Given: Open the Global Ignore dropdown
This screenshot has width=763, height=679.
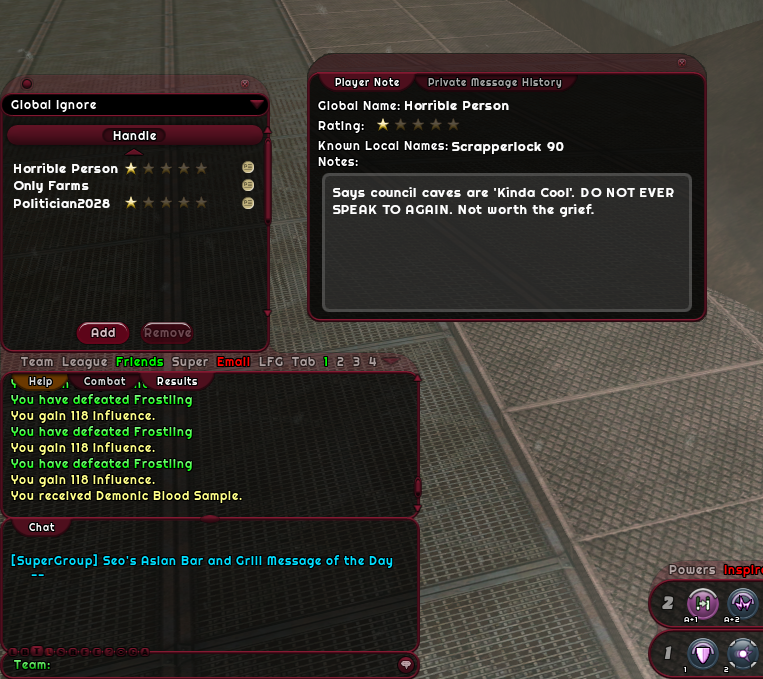Looking at the screenshot, I should (257, 104).
